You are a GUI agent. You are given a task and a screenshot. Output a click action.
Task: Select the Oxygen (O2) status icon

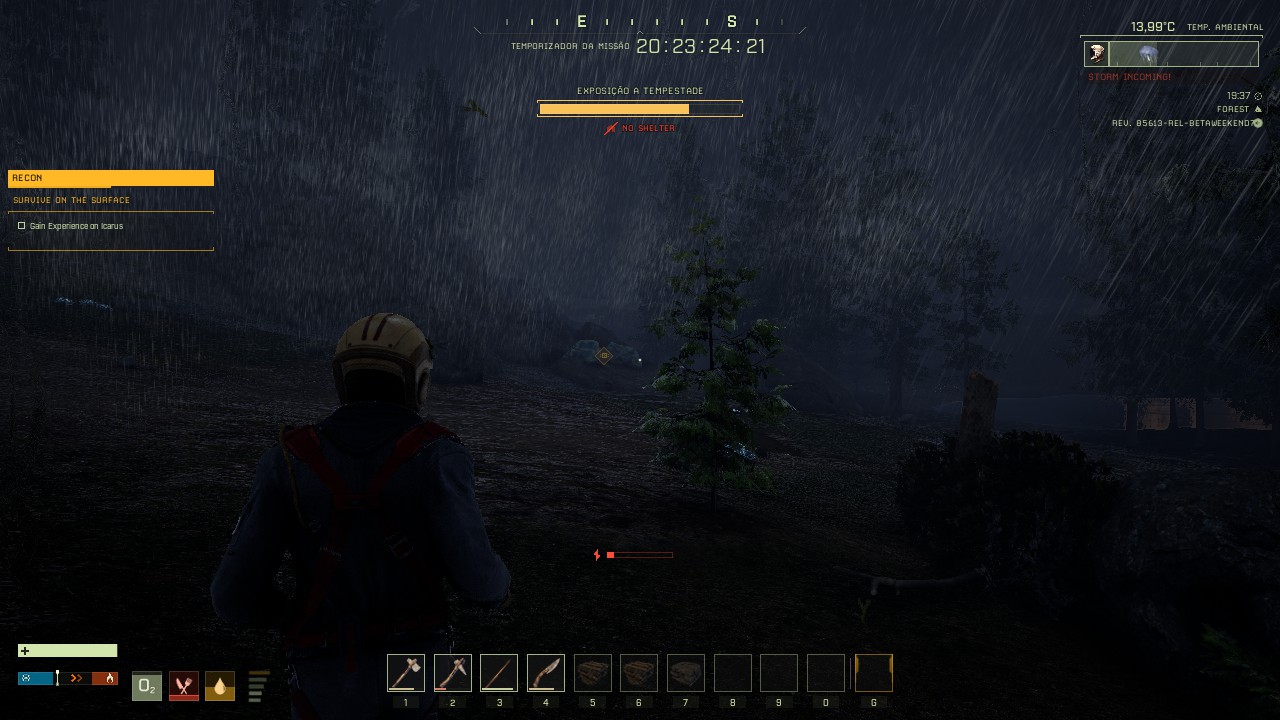[x=147, y=685]
